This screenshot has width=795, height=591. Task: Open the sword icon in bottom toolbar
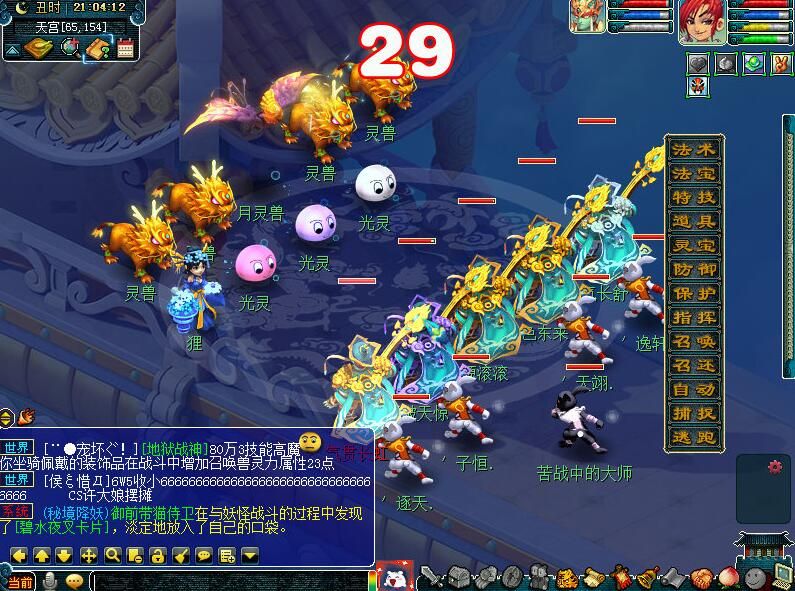coord(430,577)
